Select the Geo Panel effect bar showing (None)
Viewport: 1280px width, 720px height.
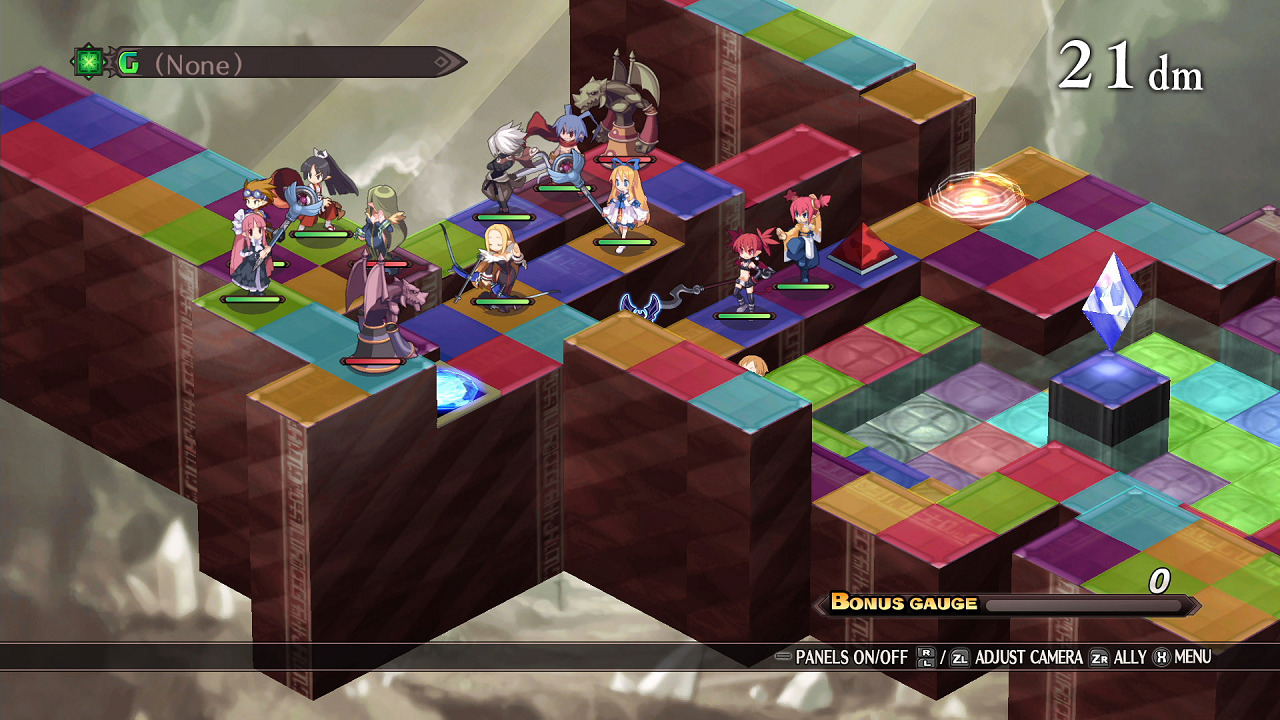coord(270,64)
